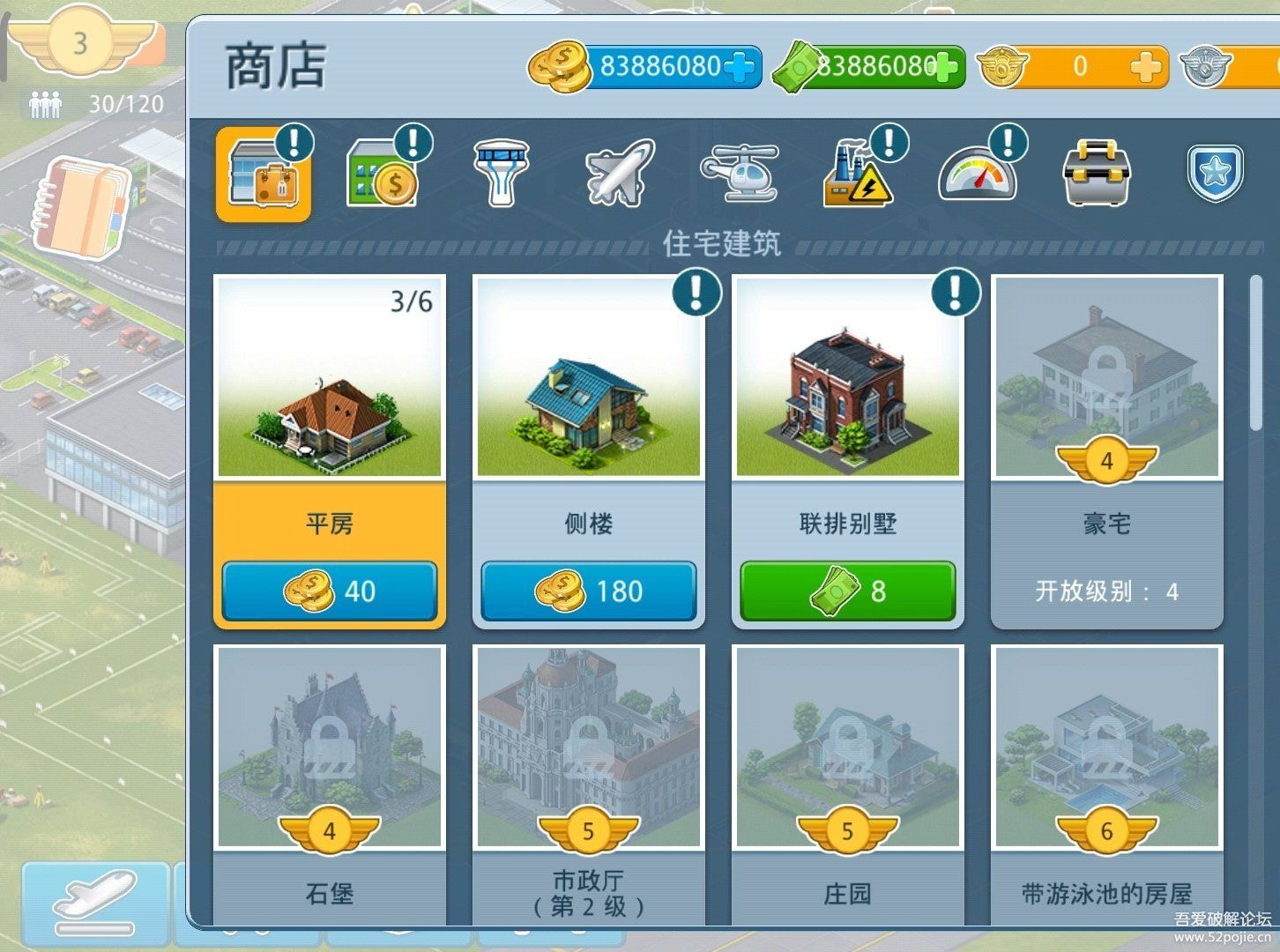1280x952 pixels.
Task: Buy the 平房 house for 40 coins
Action: click(x=330, y=591)
